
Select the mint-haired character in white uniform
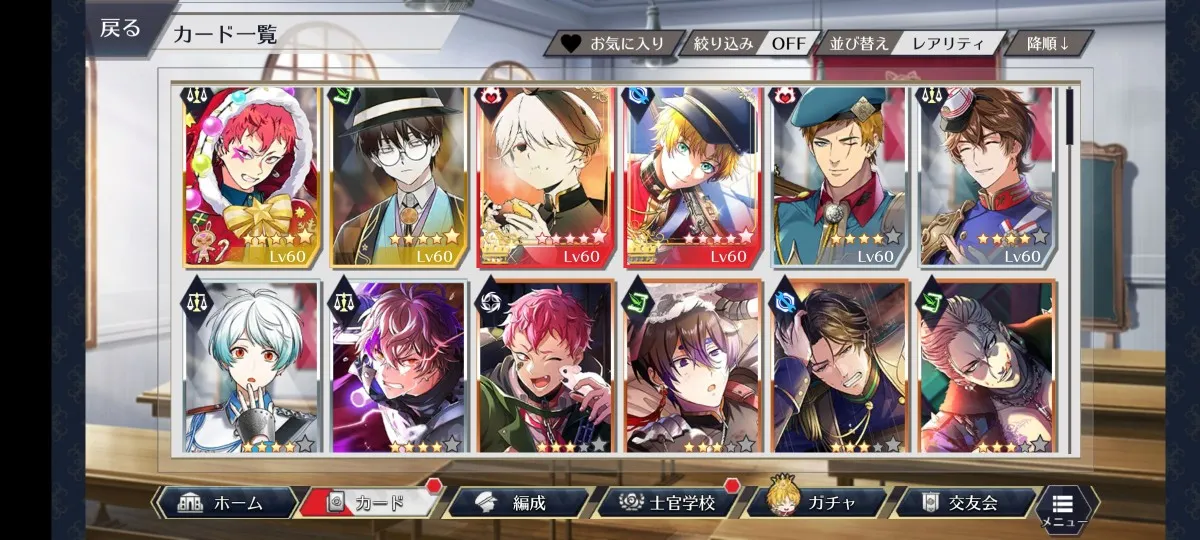[250, 366]
